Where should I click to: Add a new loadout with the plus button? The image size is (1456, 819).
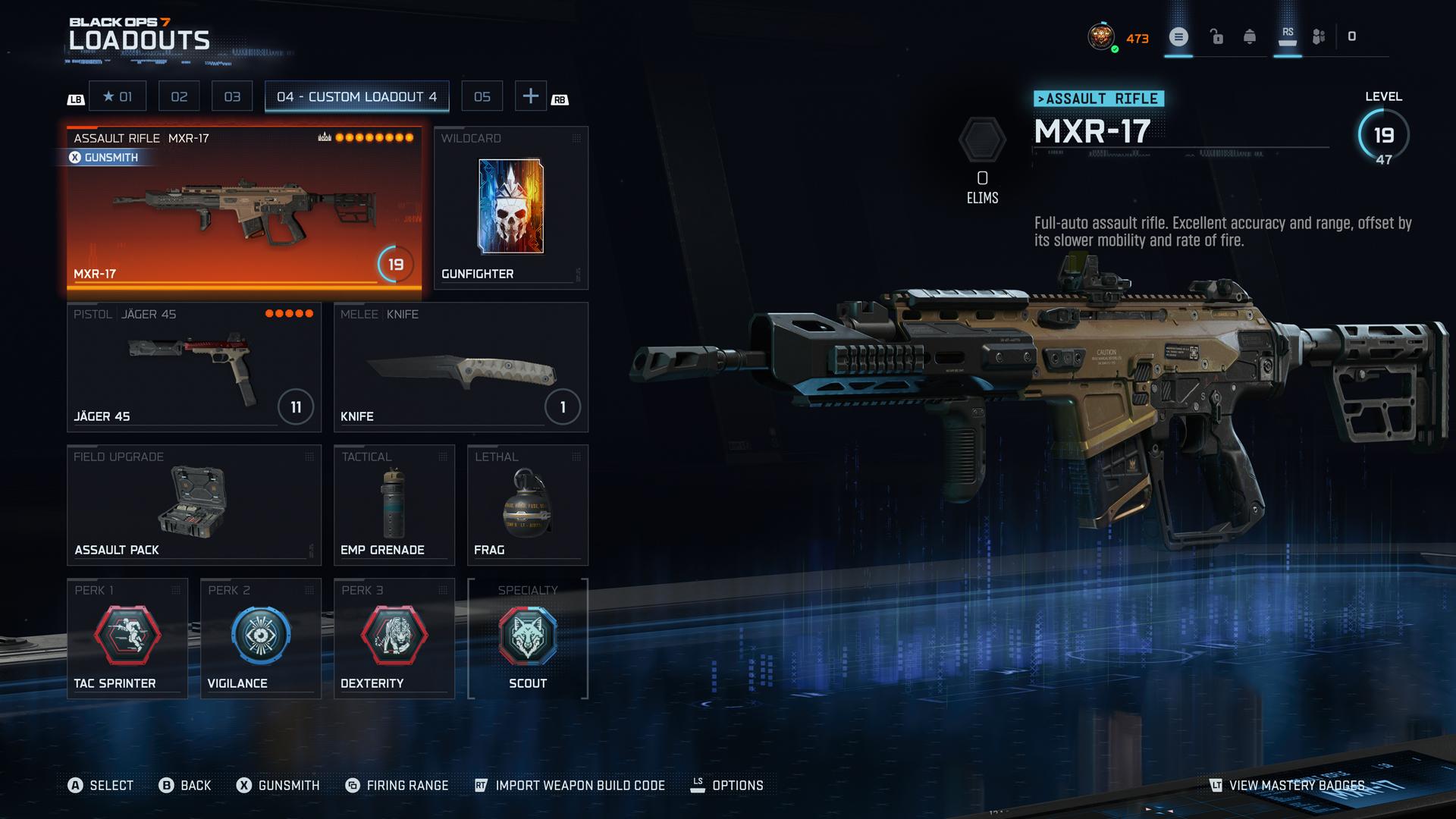click(x=531, y=96)
